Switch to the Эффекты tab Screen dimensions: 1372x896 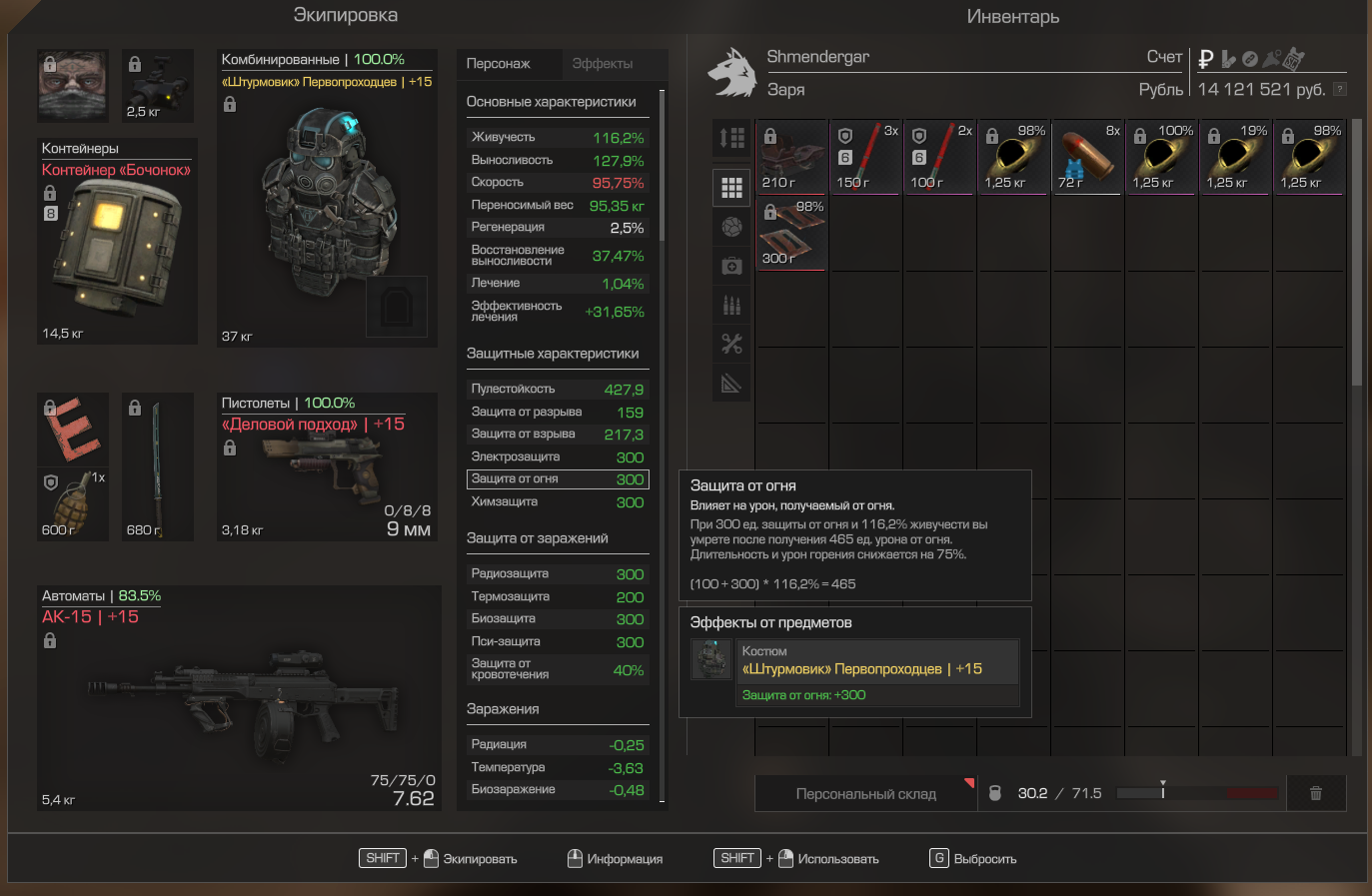pos(603,64)
